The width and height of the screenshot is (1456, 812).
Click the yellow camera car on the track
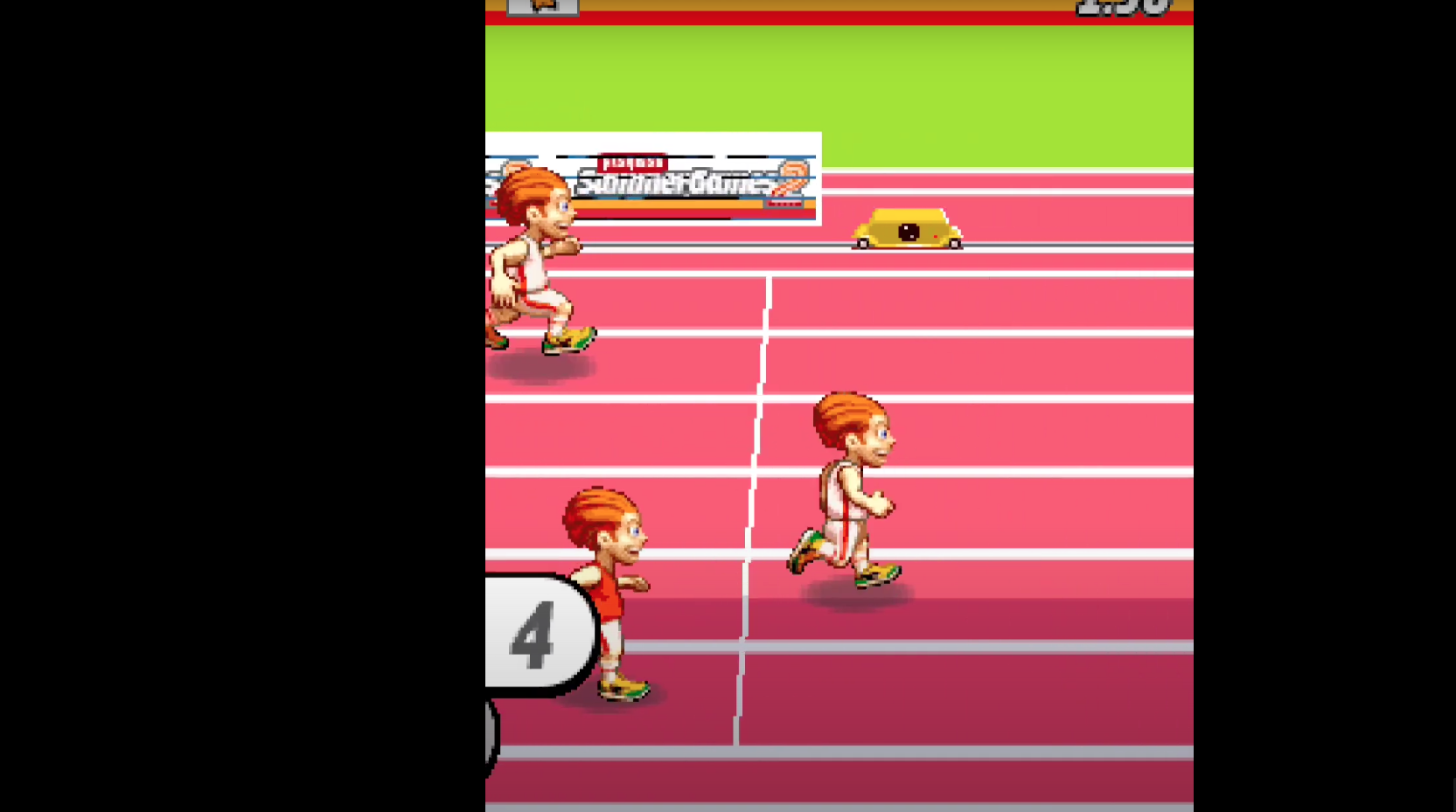[x=906, y=232]
